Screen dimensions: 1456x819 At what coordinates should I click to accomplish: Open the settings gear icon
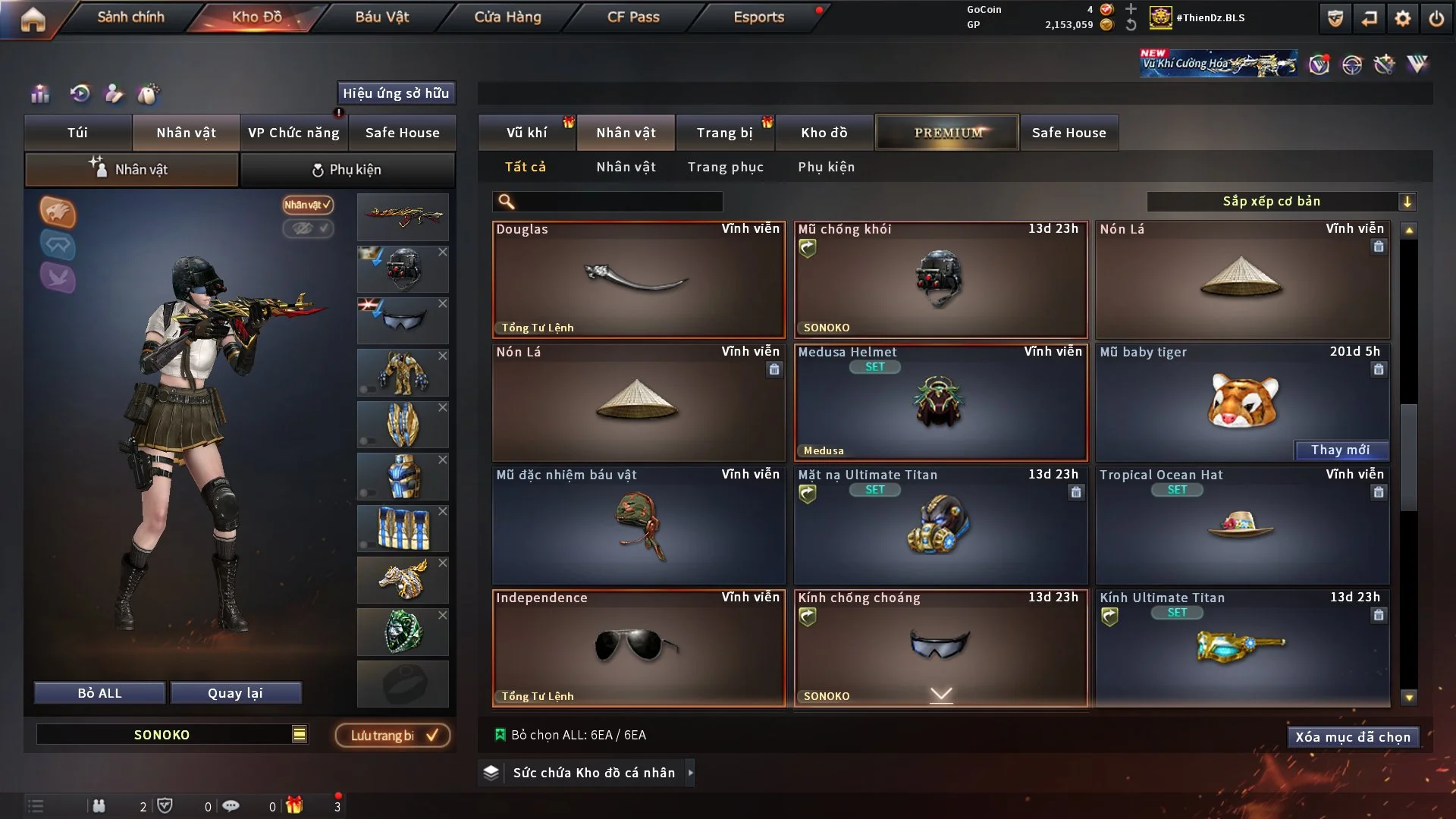point(1403,18)
